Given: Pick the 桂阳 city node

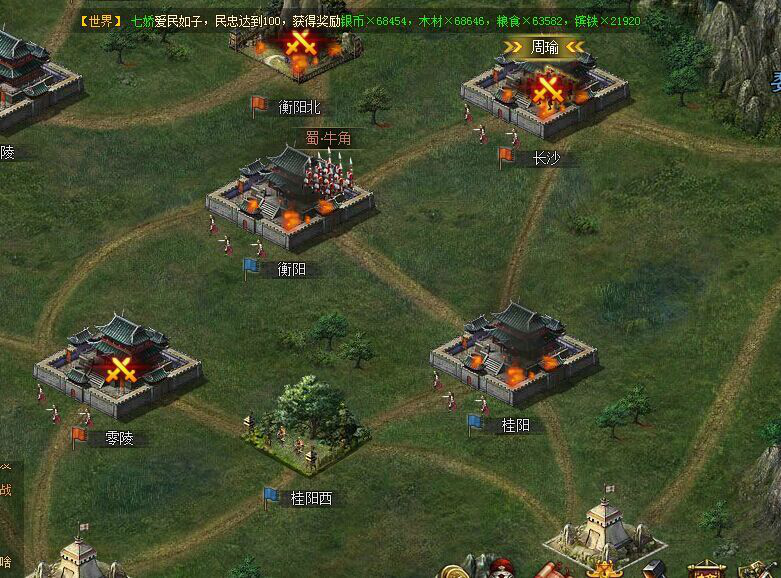Looking at the screenshot, I should (513, 350).
